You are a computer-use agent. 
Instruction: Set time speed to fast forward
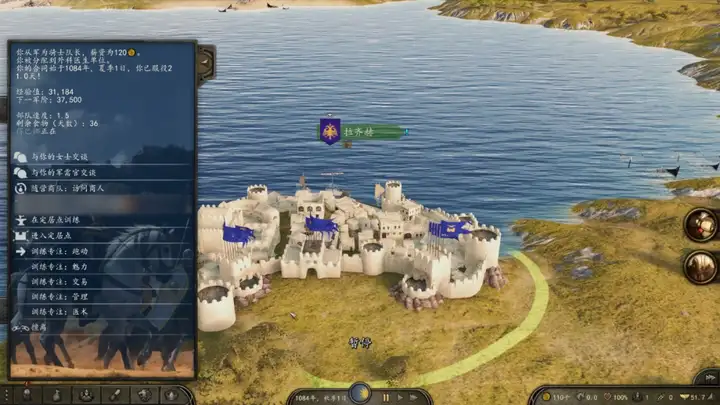[414, 397]
